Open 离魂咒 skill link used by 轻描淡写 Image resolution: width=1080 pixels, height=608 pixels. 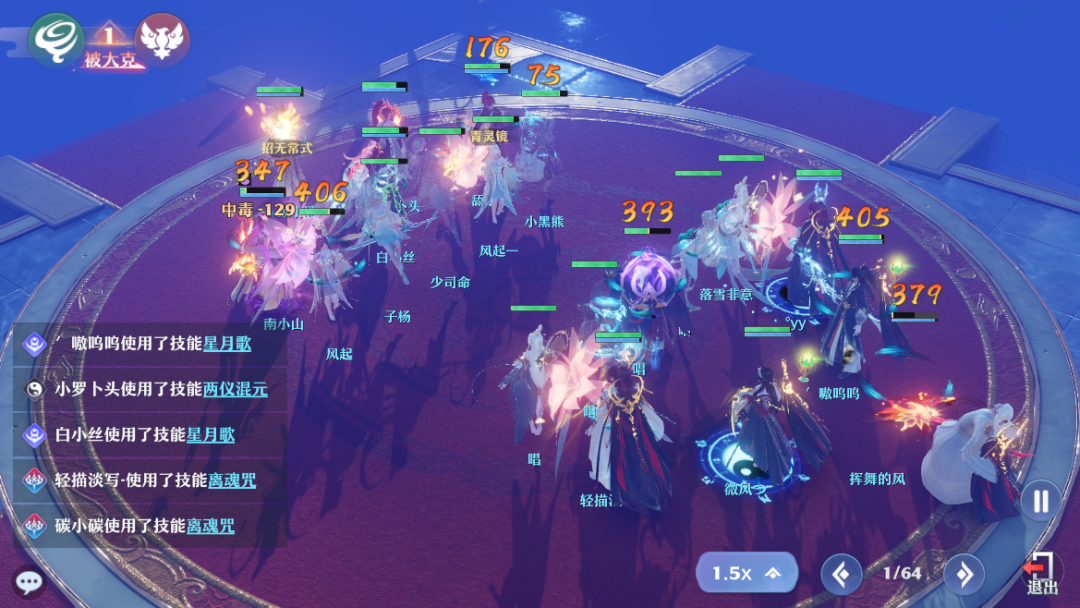pyautogui.click(x=231, y=480)
